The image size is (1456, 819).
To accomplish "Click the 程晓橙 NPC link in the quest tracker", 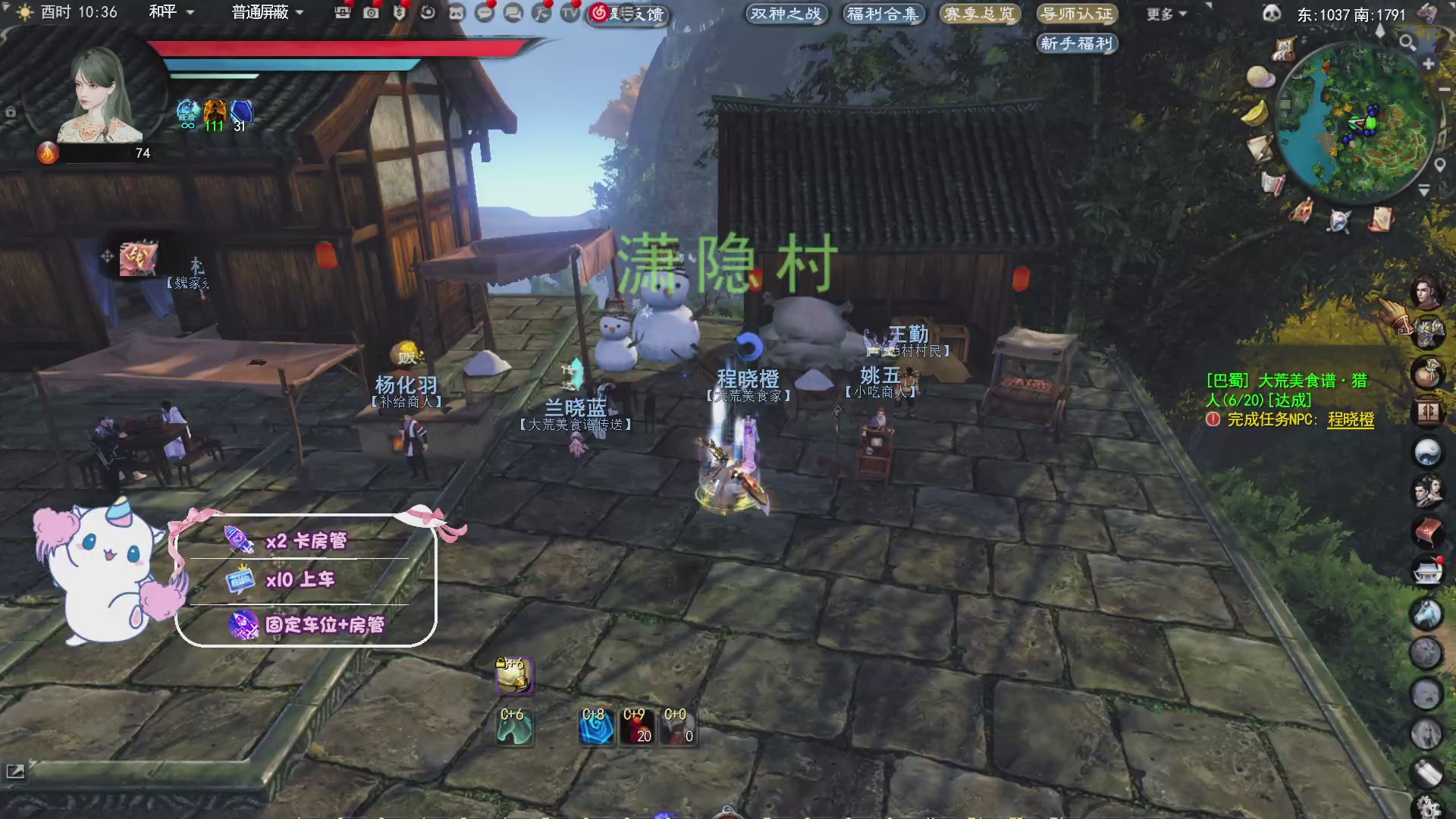I will click(x=1349, y=418).
